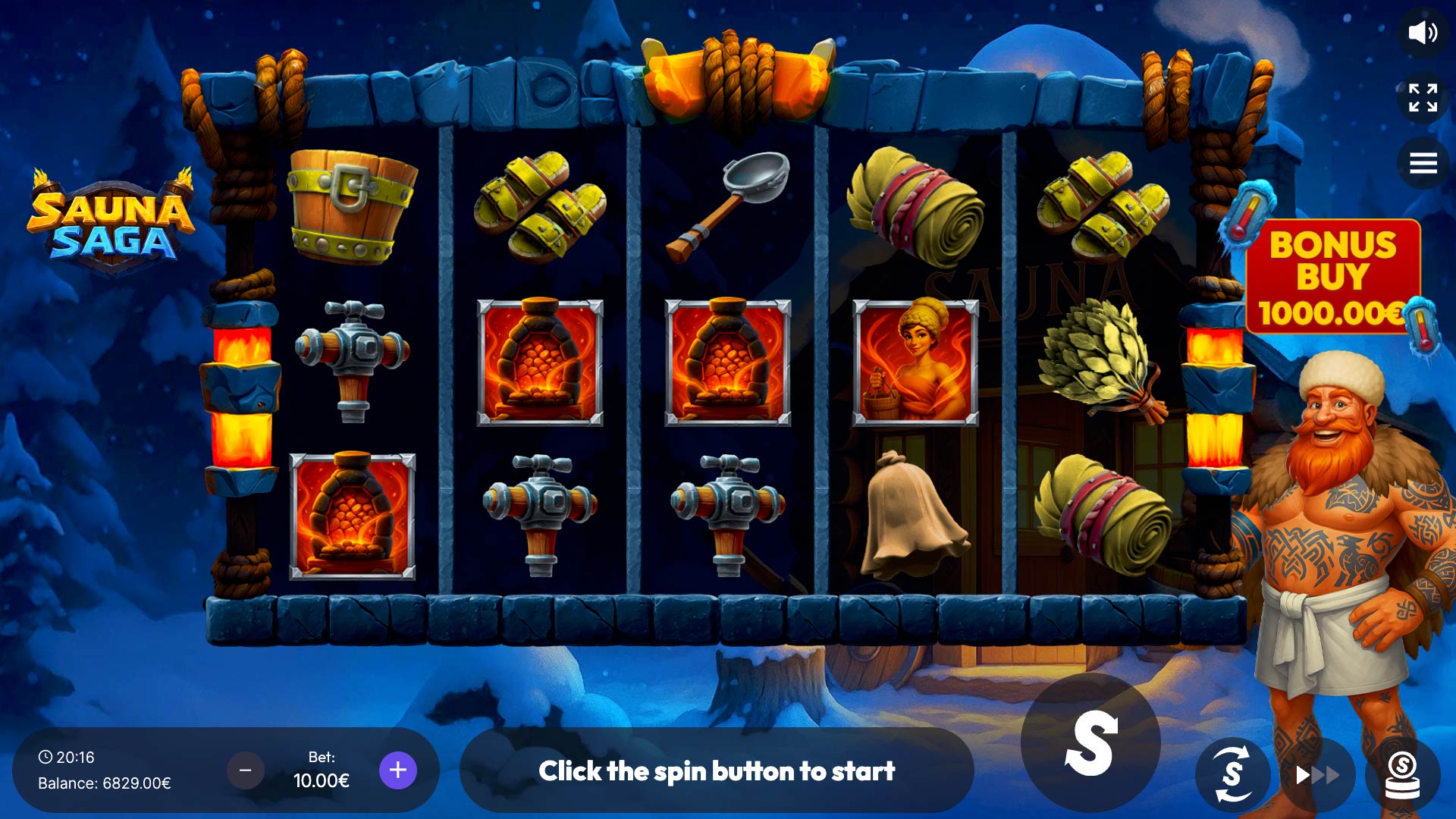
Task: Increase the bet with the plus button
Action: (x=397, y=770)
